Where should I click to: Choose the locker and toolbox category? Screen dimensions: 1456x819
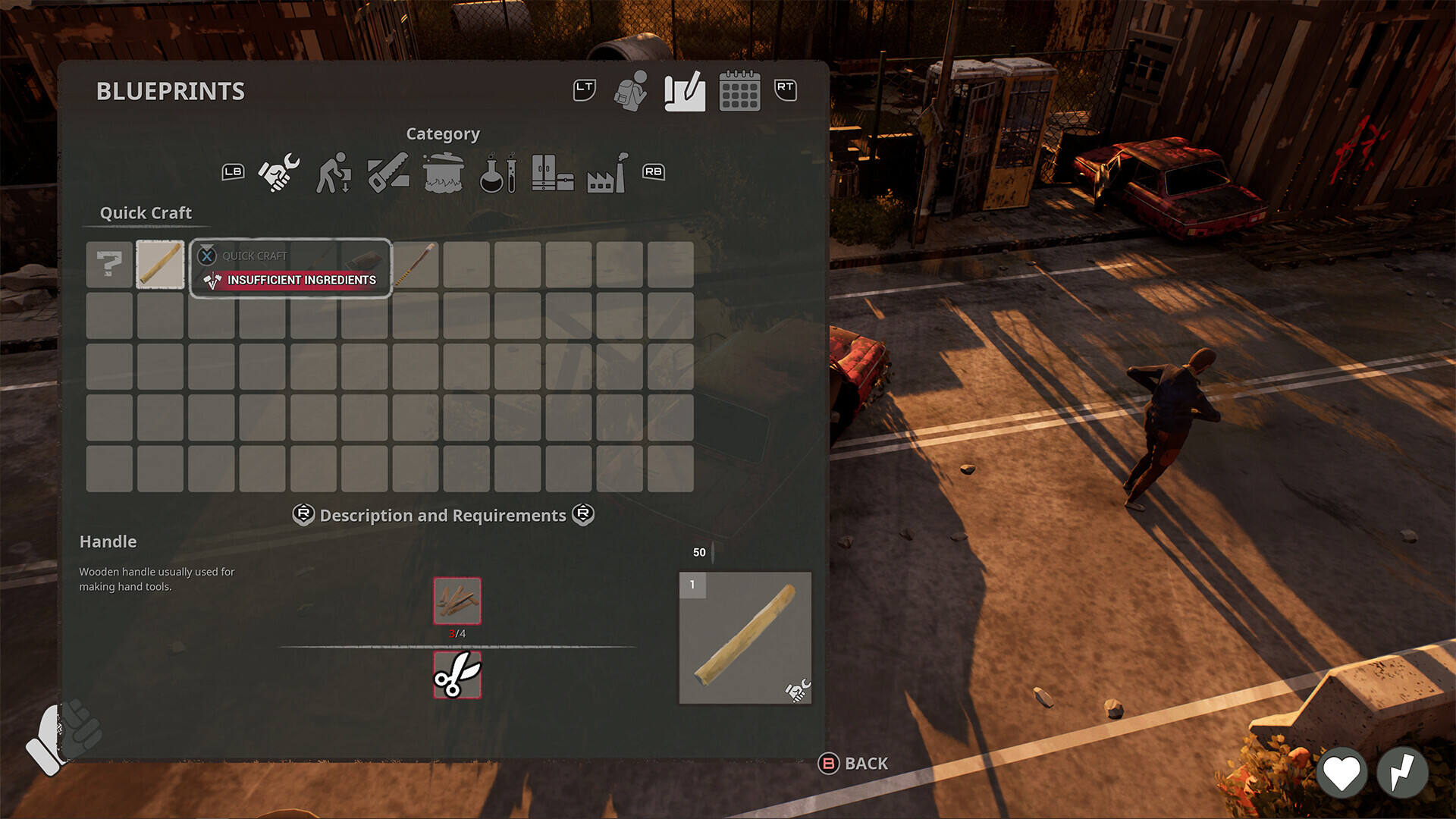552,172
